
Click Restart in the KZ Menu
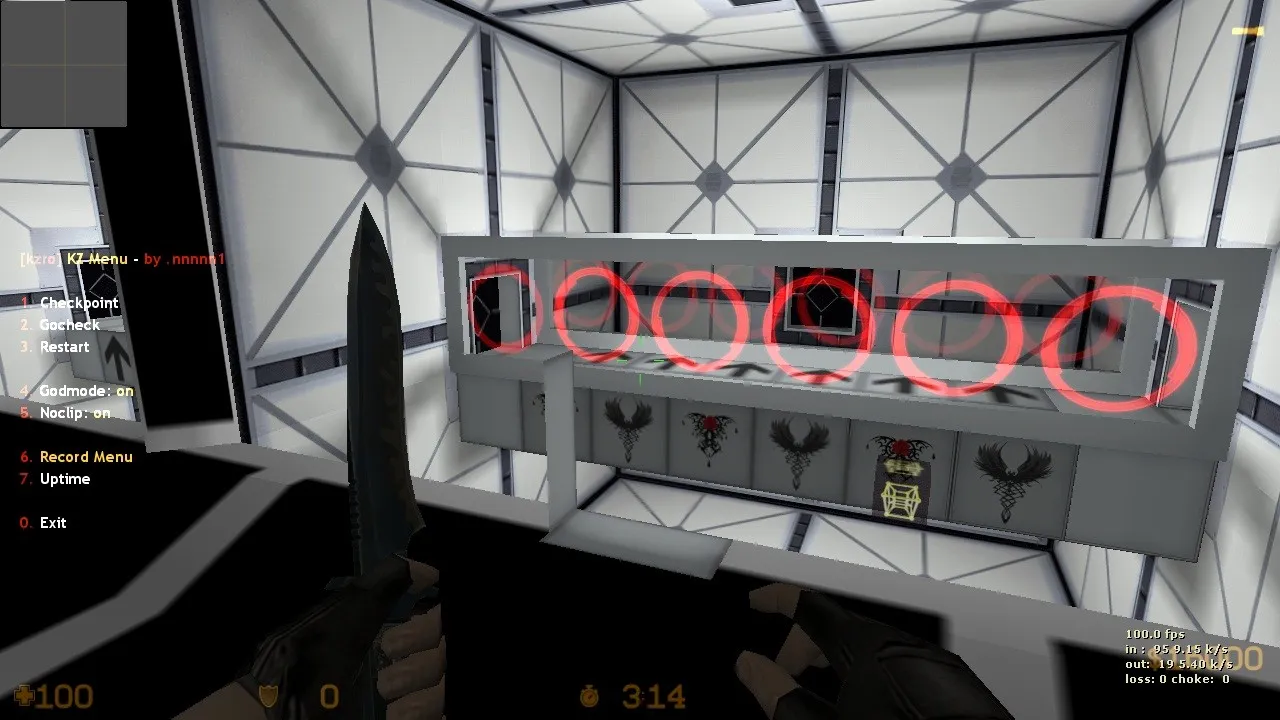coord(64,347)
